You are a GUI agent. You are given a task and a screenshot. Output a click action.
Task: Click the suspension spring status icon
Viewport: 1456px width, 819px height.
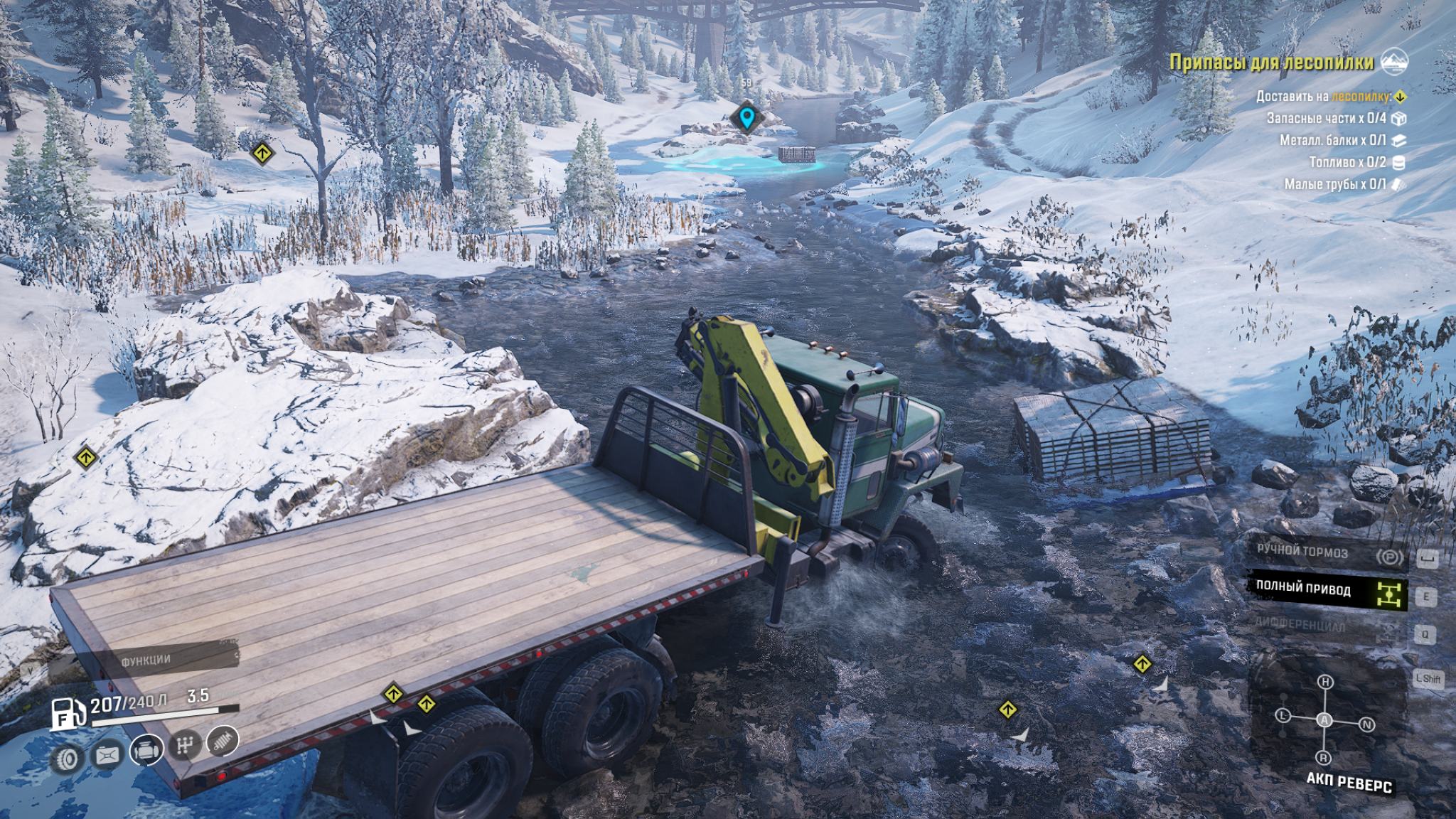(222, 741)
